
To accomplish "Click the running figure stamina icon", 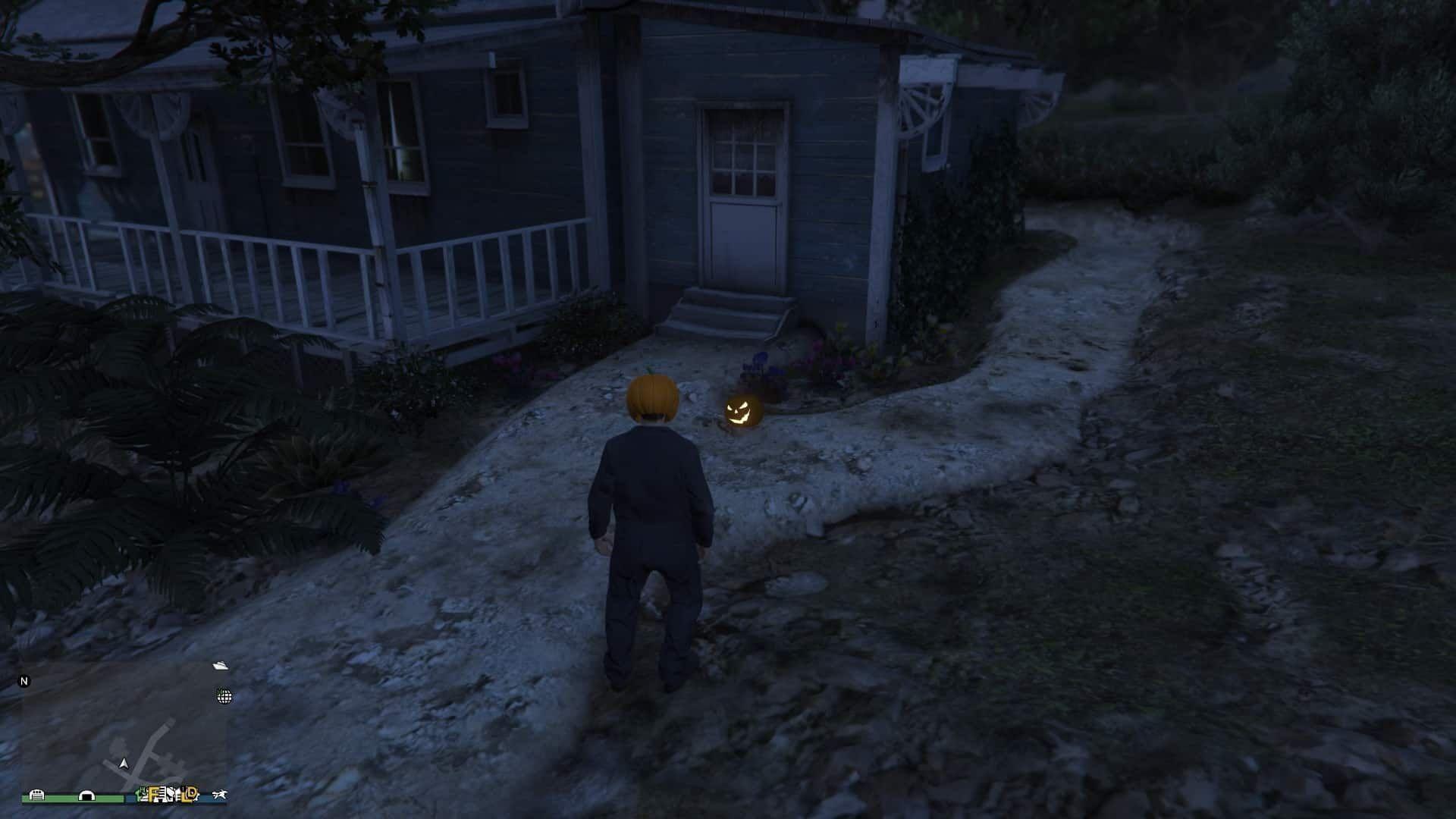I will pyautogui.click(x=221, y=793).
